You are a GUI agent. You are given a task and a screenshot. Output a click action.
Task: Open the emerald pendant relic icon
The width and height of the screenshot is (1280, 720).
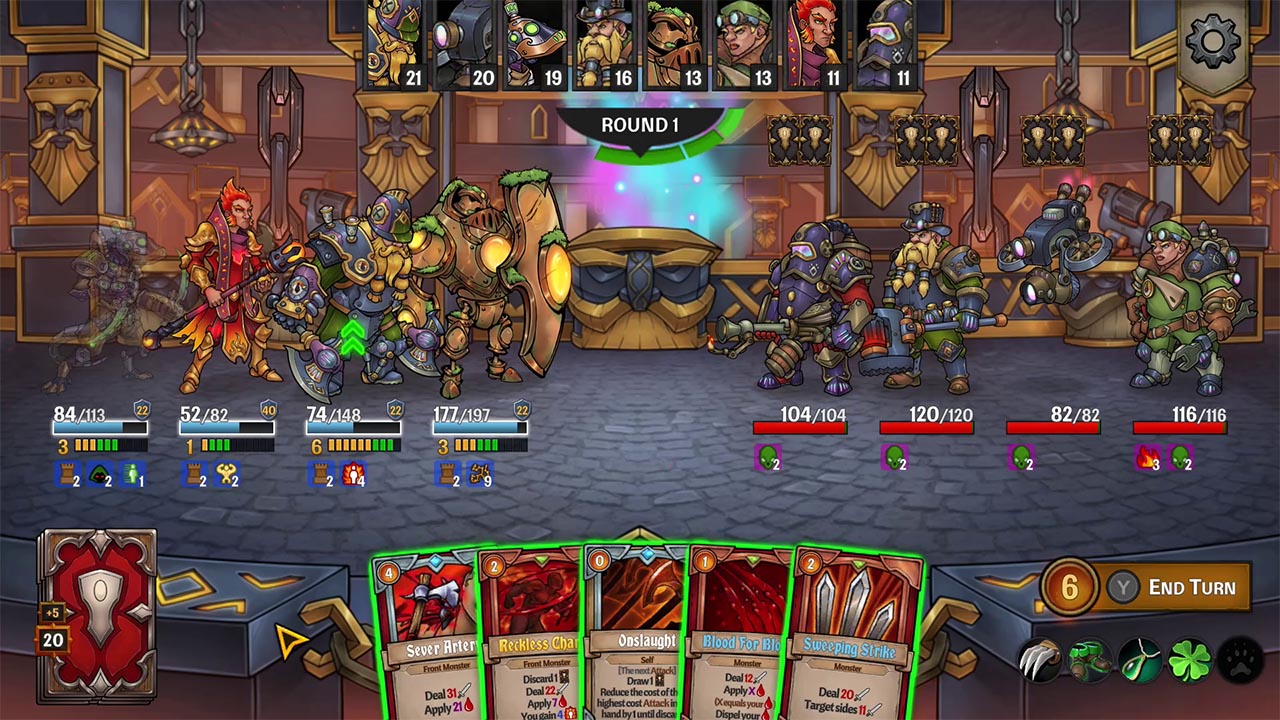click(x=1141, y=660)
